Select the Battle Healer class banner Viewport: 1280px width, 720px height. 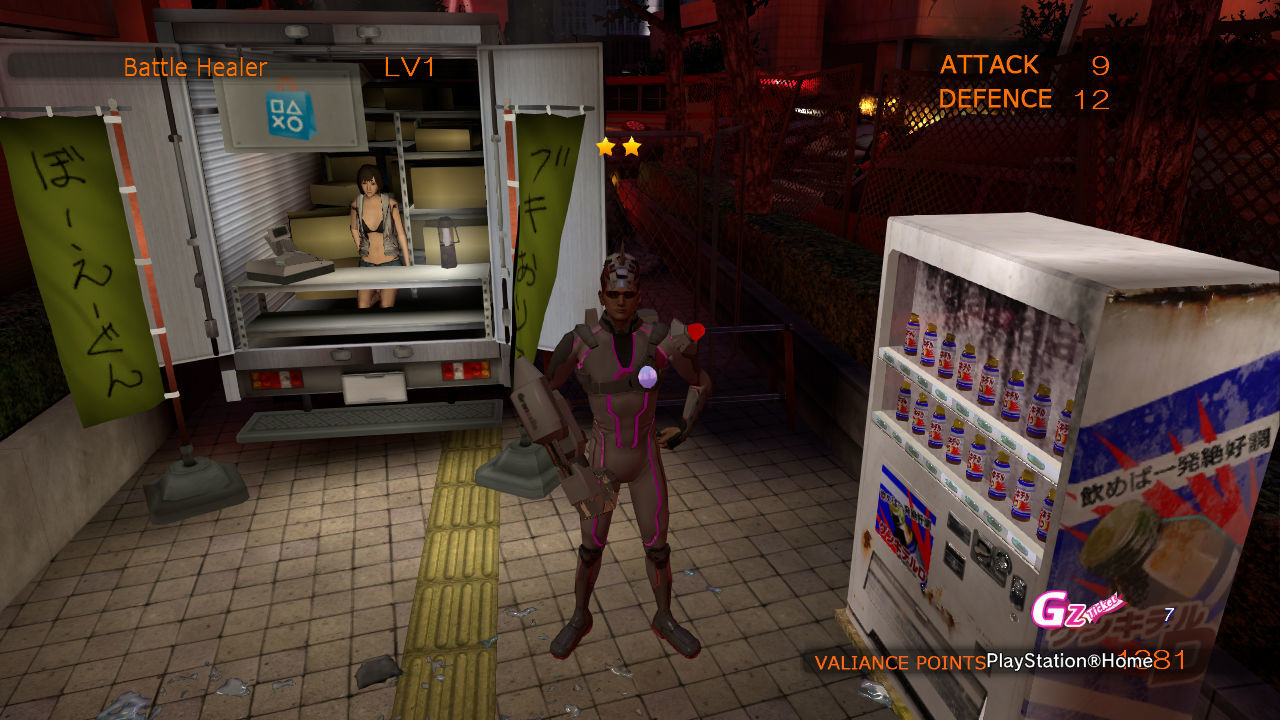click(196, 67)
